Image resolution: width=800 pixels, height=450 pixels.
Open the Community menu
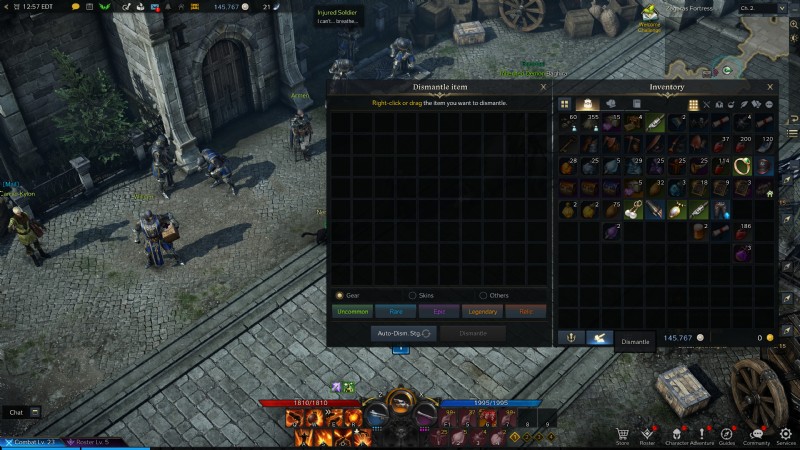point(756,435)
